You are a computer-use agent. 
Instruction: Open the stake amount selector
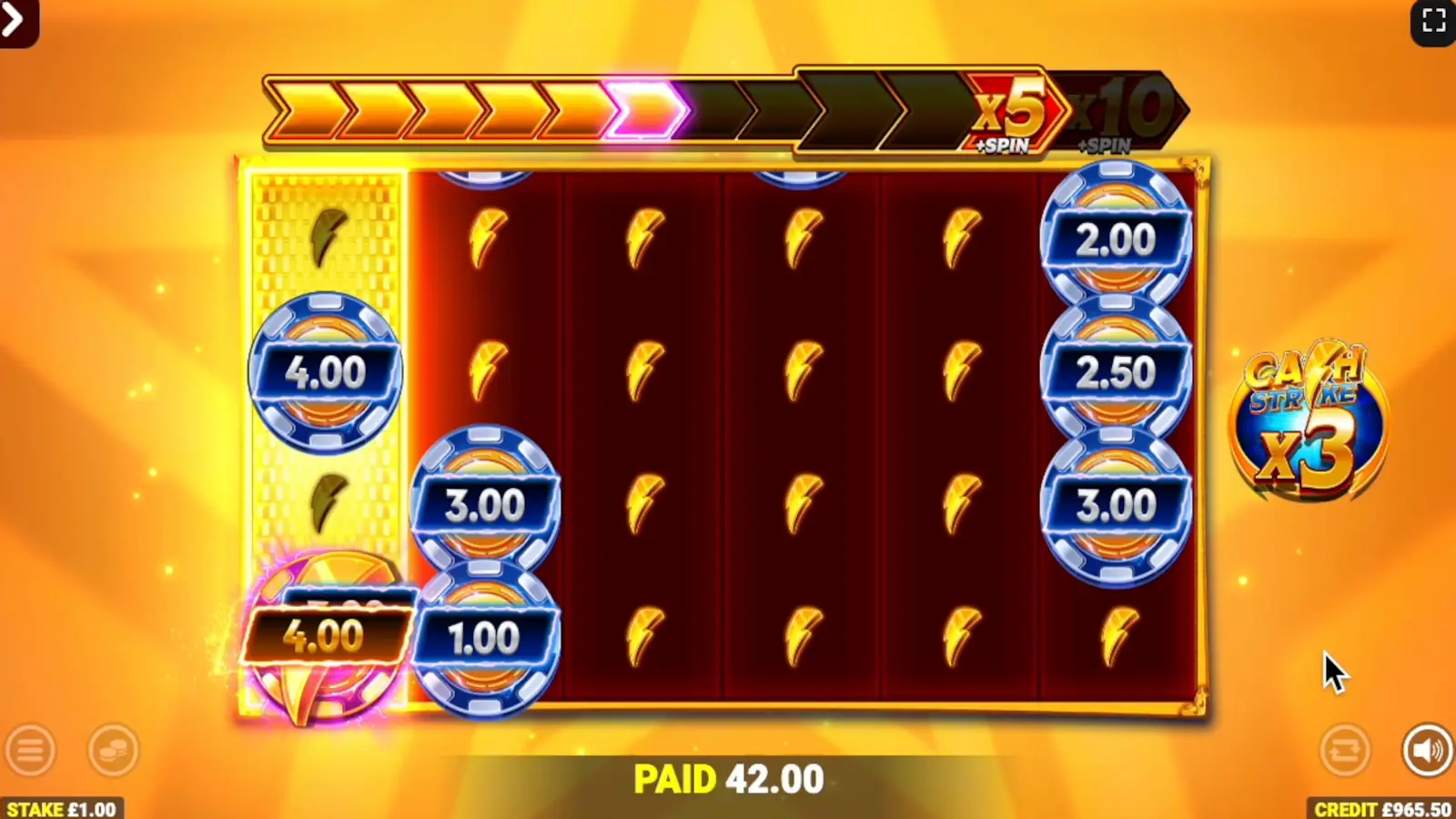click(x=59, y=808)
